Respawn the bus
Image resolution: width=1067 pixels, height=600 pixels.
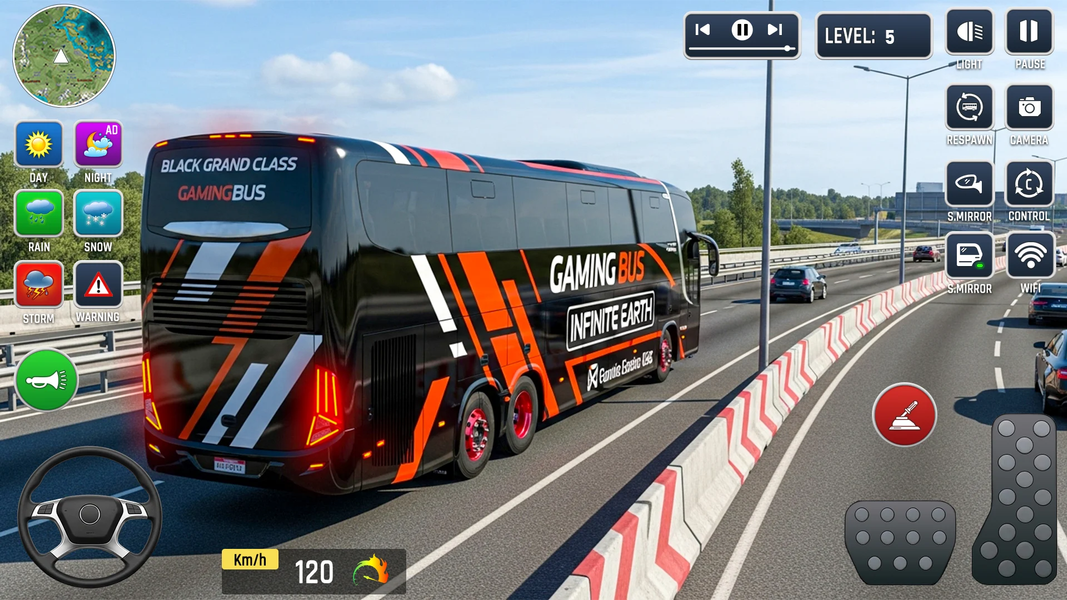[969, 107]
